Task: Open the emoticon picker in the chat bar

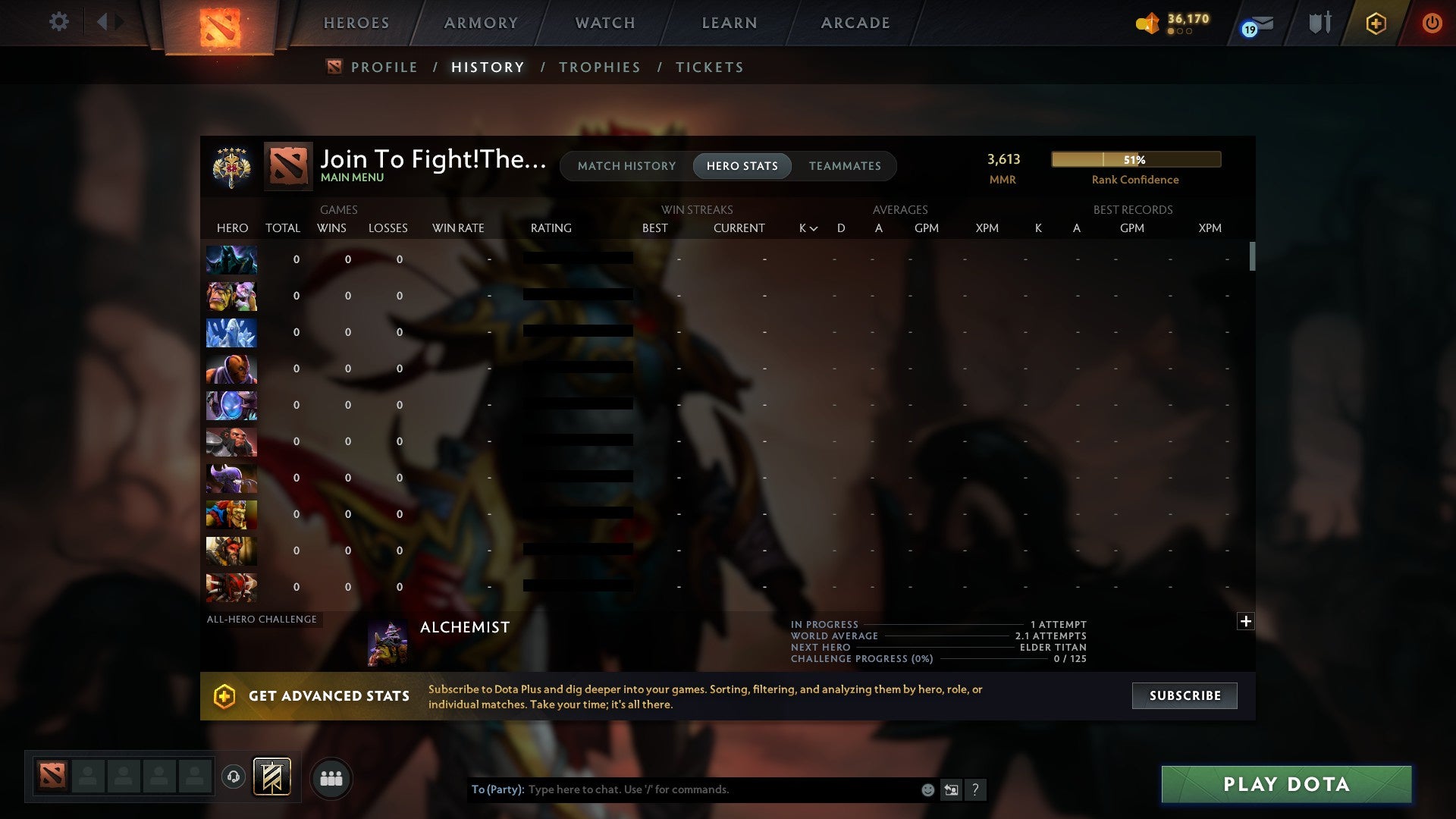Action: (x=927, y=789)
